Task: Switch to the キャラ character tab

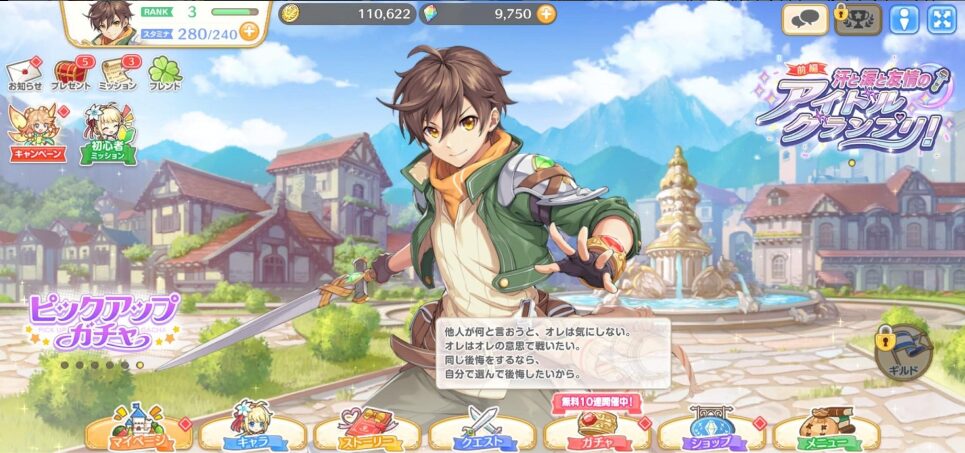Action: (255, 431)
